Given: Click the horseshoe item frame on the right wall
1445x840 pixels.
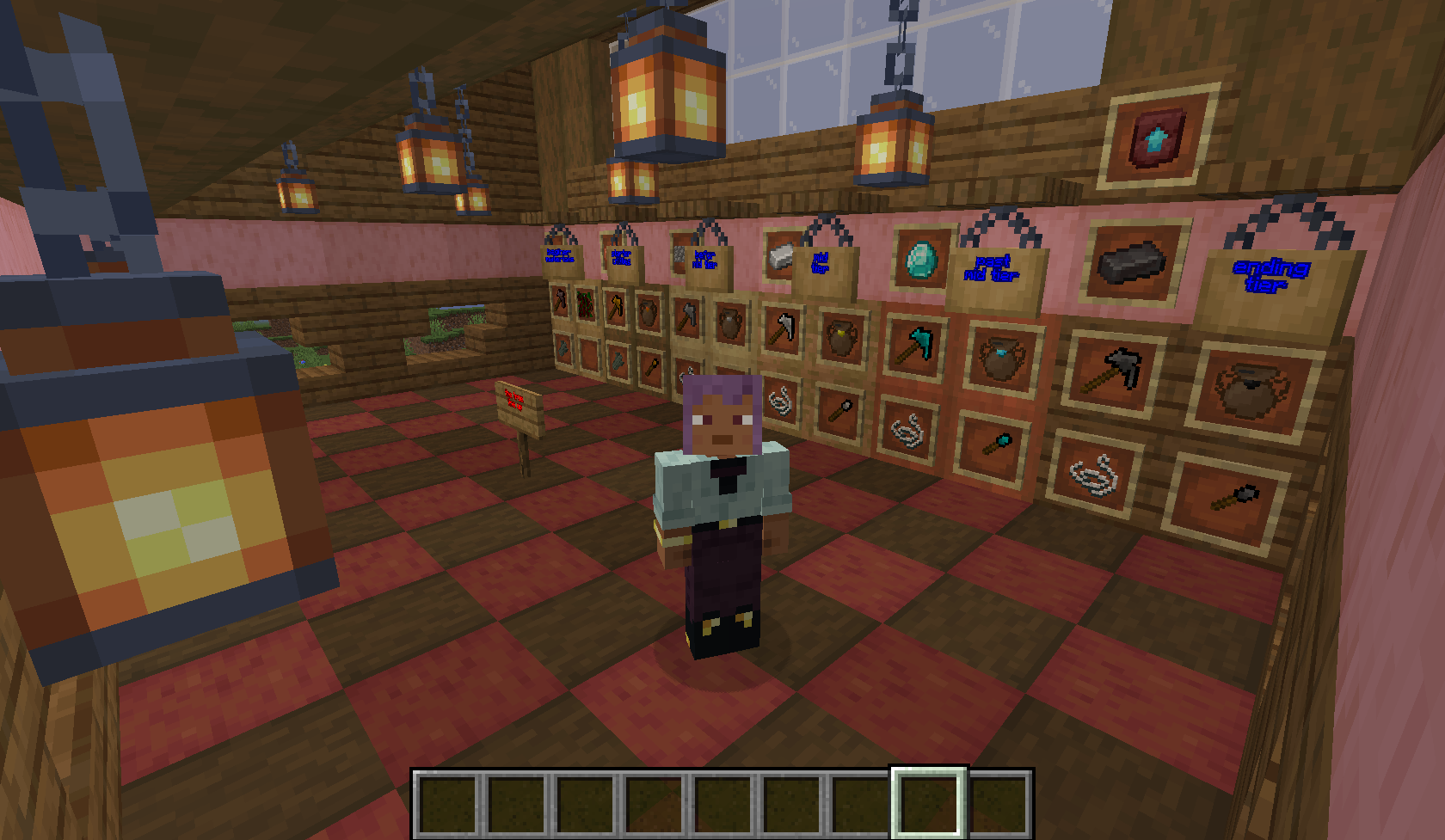Looking at the screenshot, I should [x=1094, y=475].
